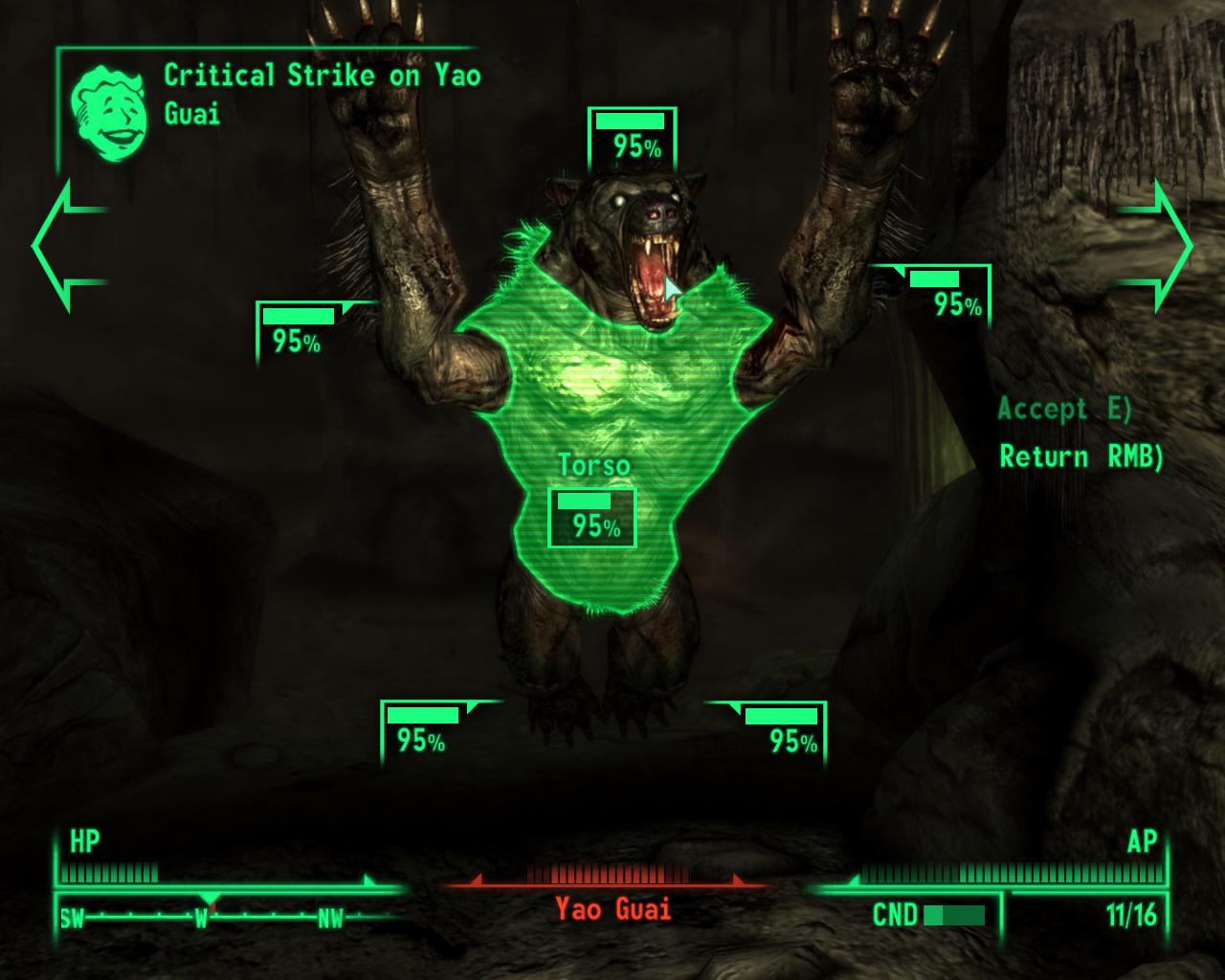Select the Torso 95% target box
Screen dimensions: 1225x980
click(591, 518)
